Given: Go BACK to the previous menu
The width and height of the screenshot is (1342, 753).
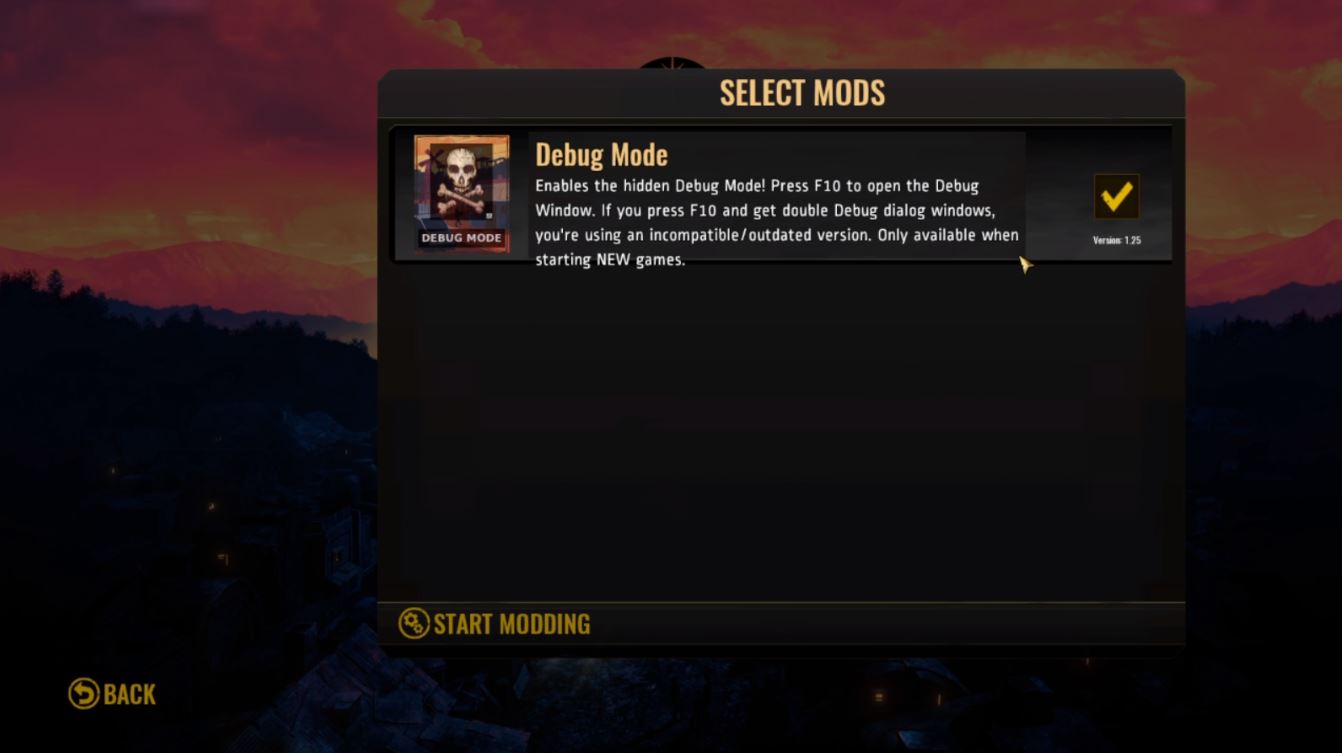Looking at the screenshot, I should click(x=113, y=694).
